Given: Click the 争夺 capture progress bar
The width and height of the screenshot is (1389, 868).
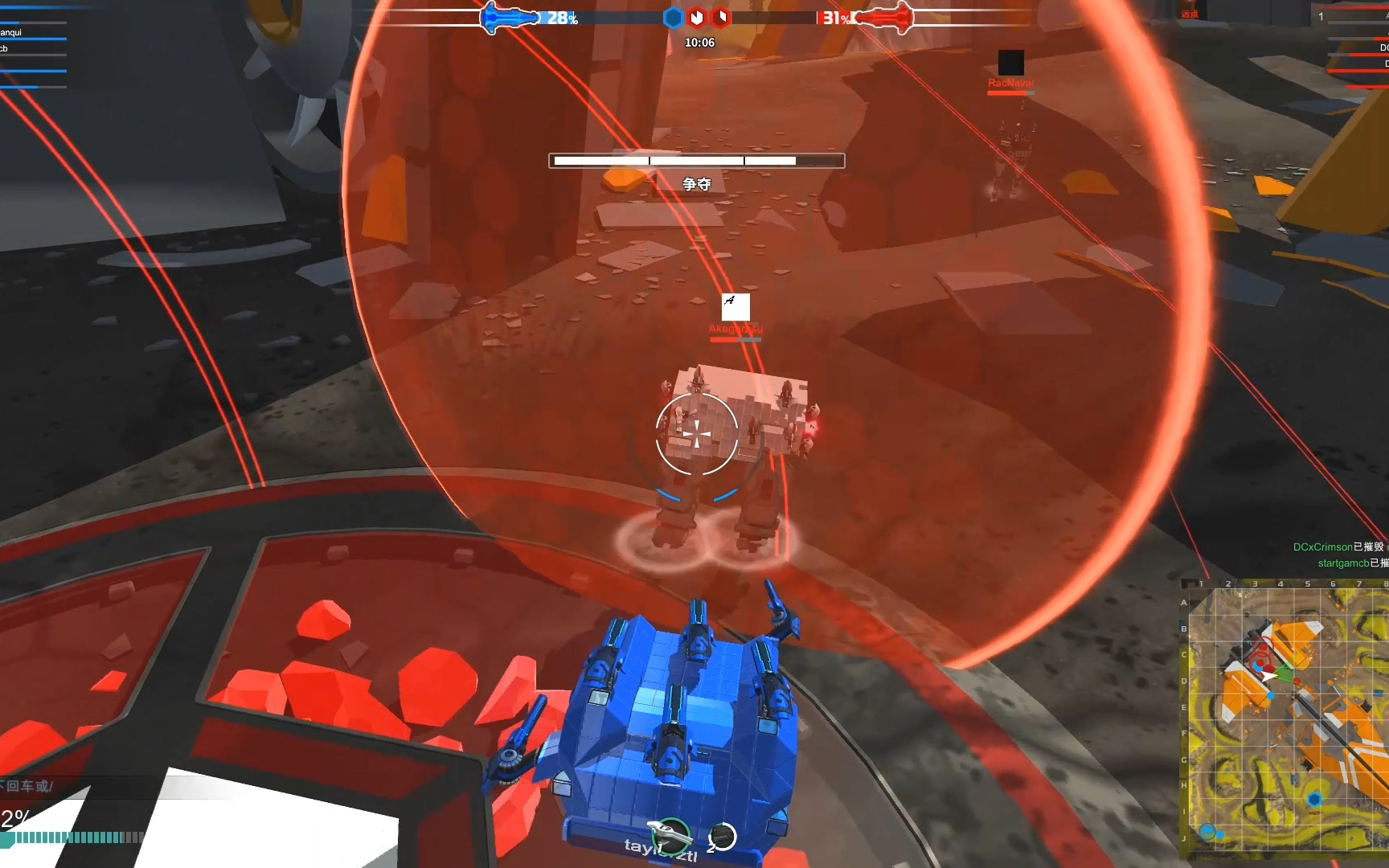Looking at the screenshot, I should (x=696, y=161).
